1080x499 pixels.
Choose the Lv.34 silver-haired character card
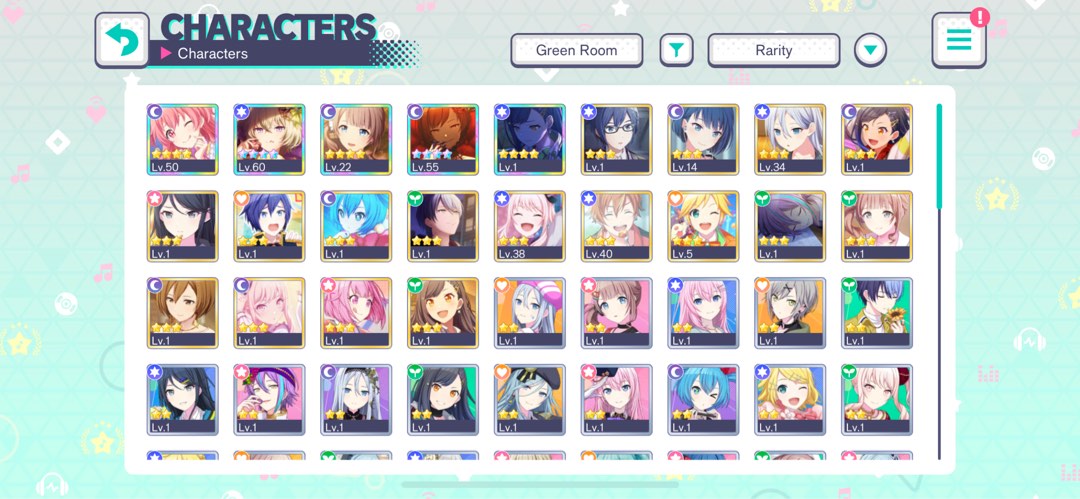click(790, 140)
